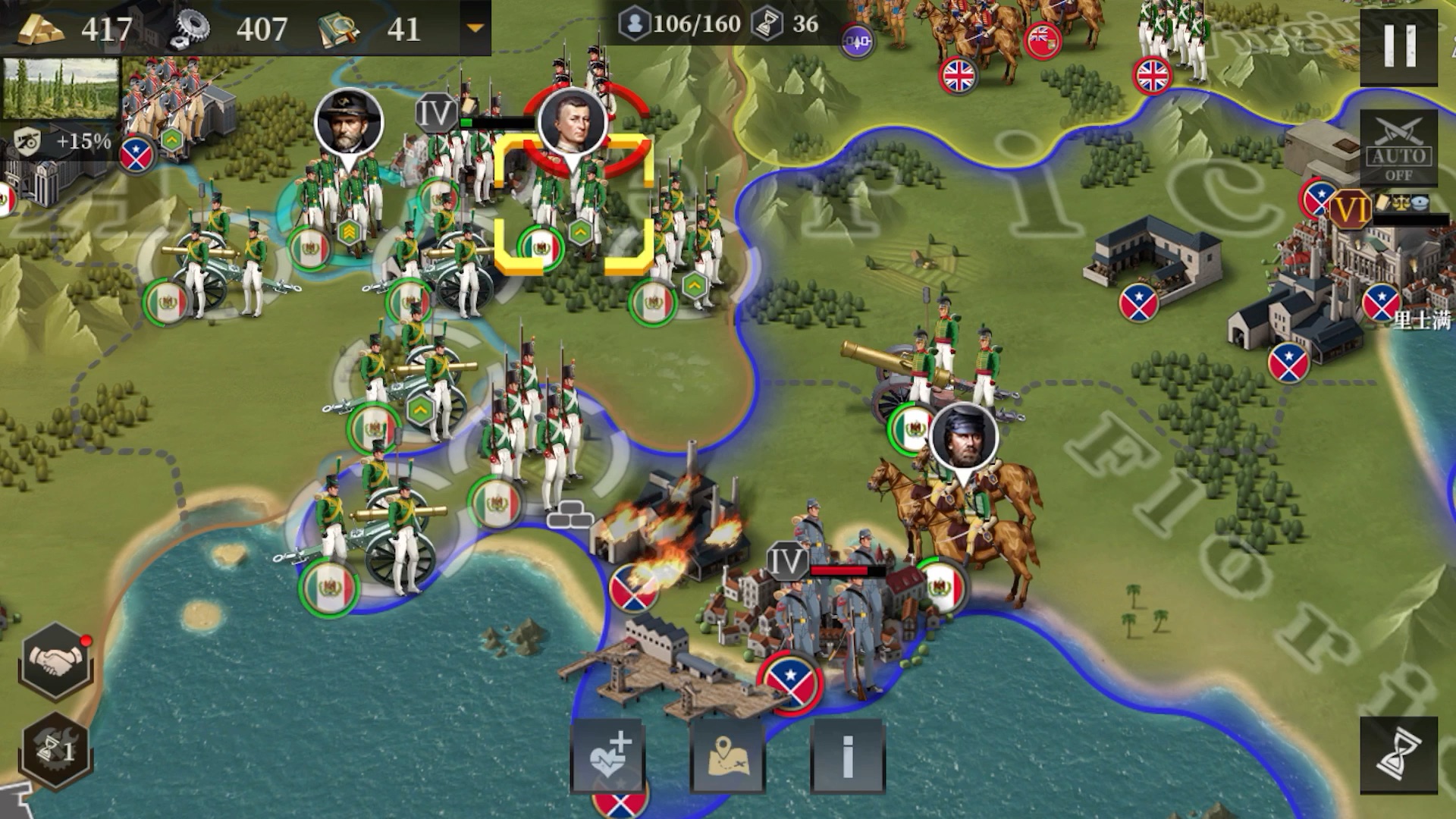The image size is (1456, 819).
Task: End the turn with the hourglass button
Action: (x=1398, y=755)
